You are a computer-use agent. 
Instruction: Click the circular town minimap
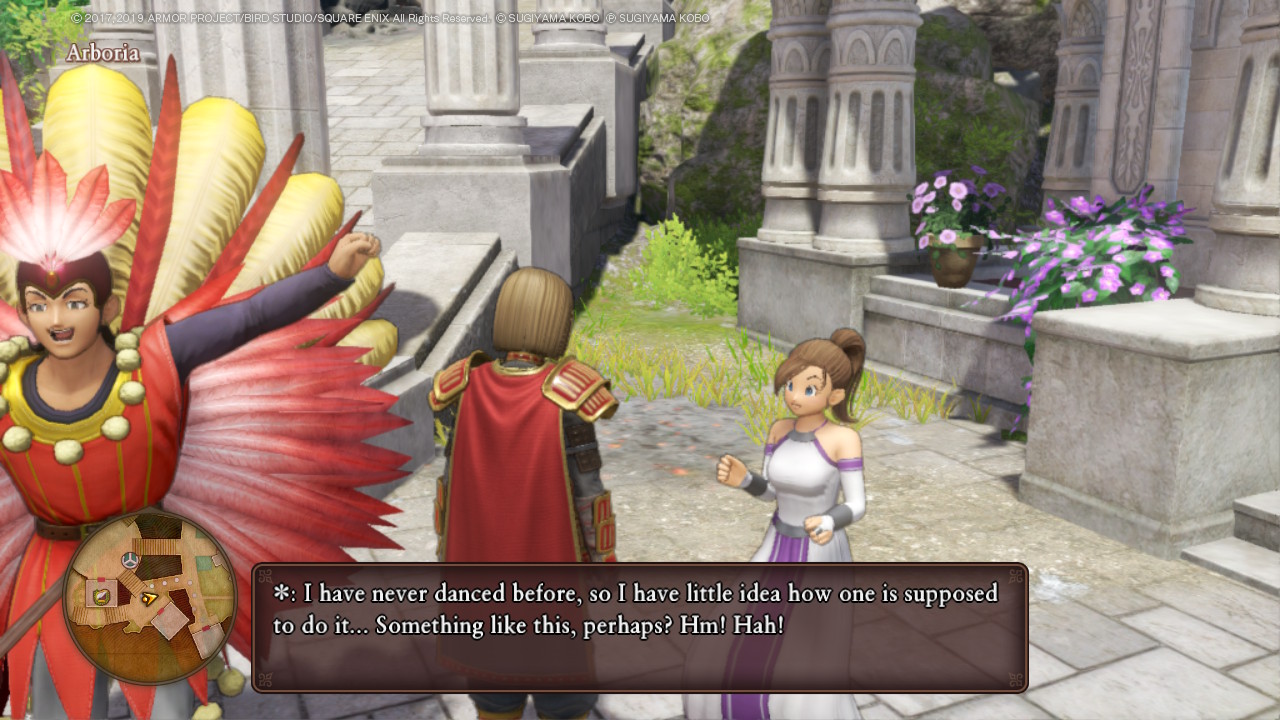click(150, 597)
